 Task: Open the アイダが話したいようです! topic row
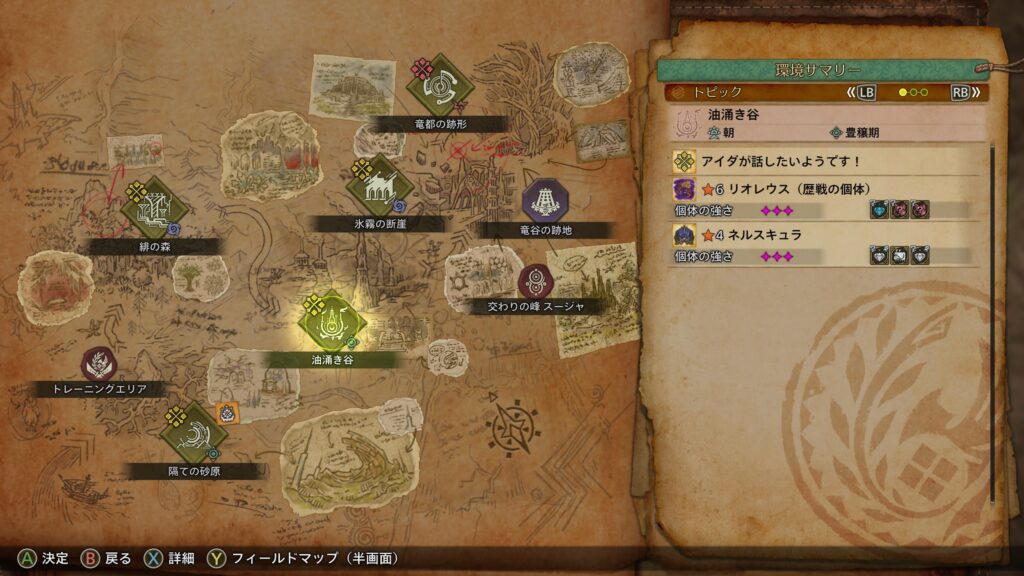pyautogui.click(x=824, y=161)
